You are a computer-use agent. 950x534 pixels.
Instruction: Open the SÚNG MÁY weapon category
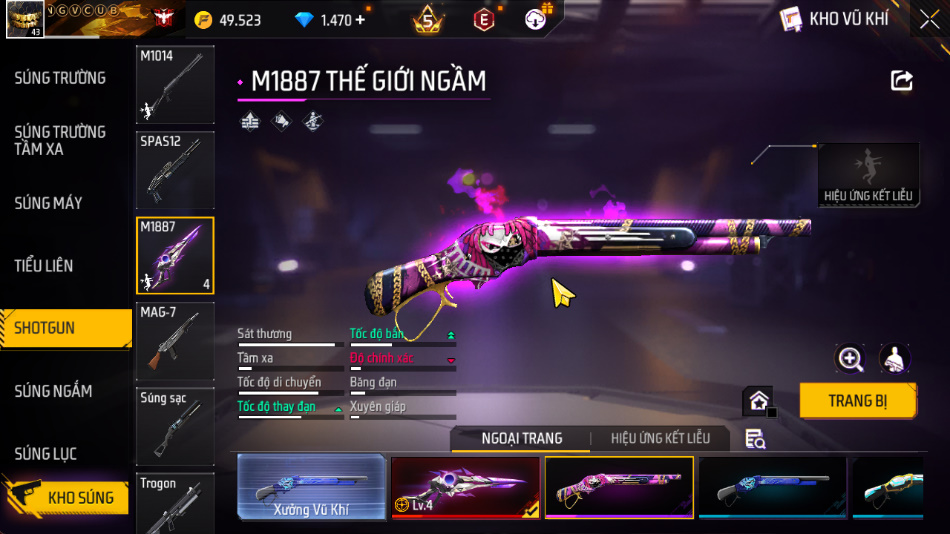tap(48, 203)
